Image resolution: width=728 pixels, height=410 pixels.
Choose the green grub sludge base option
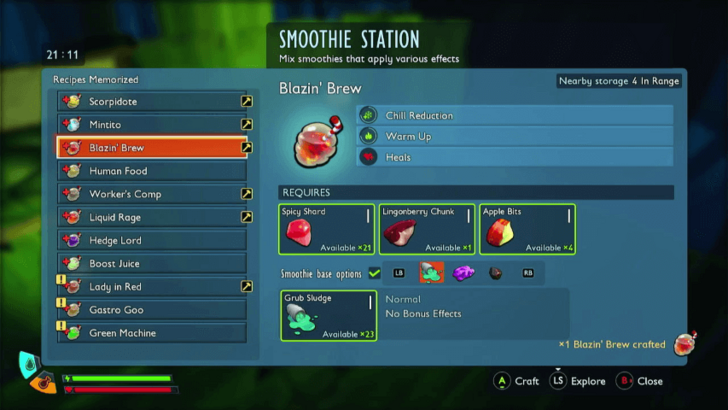[x=431, y=272]
